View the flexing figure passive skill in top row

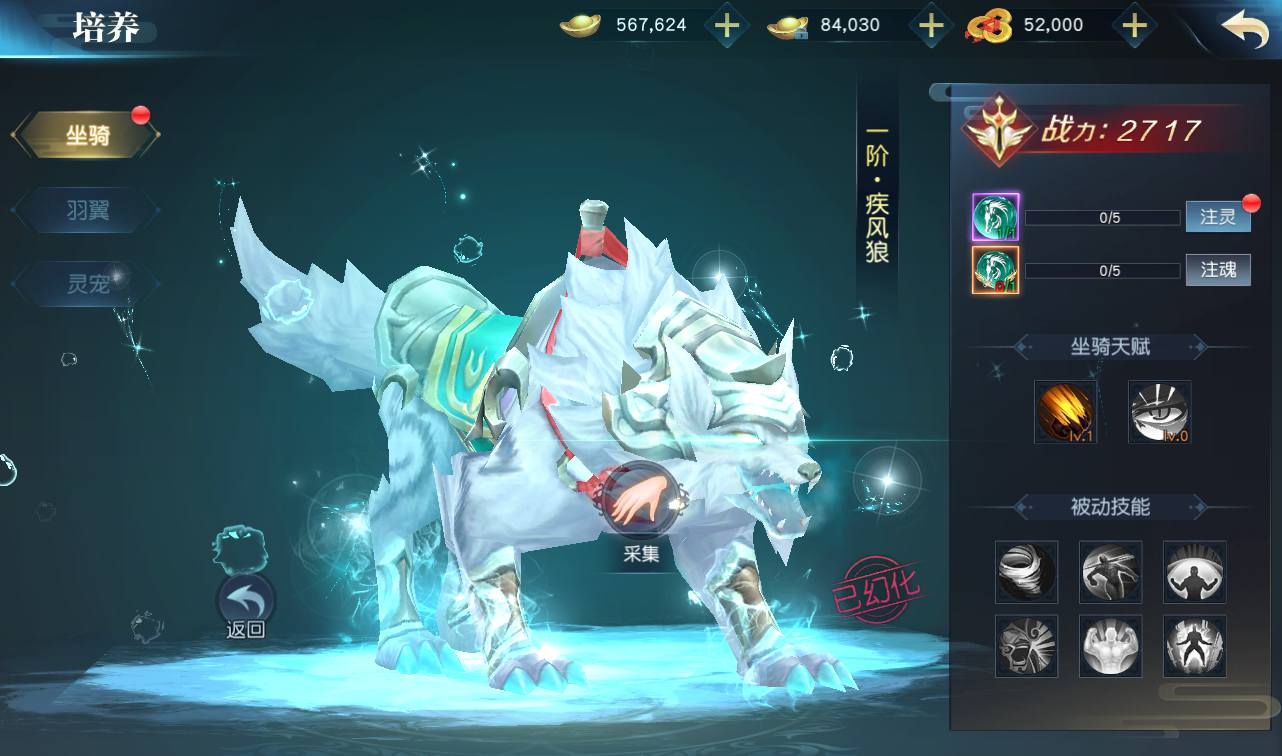[x=1194, y=572]
